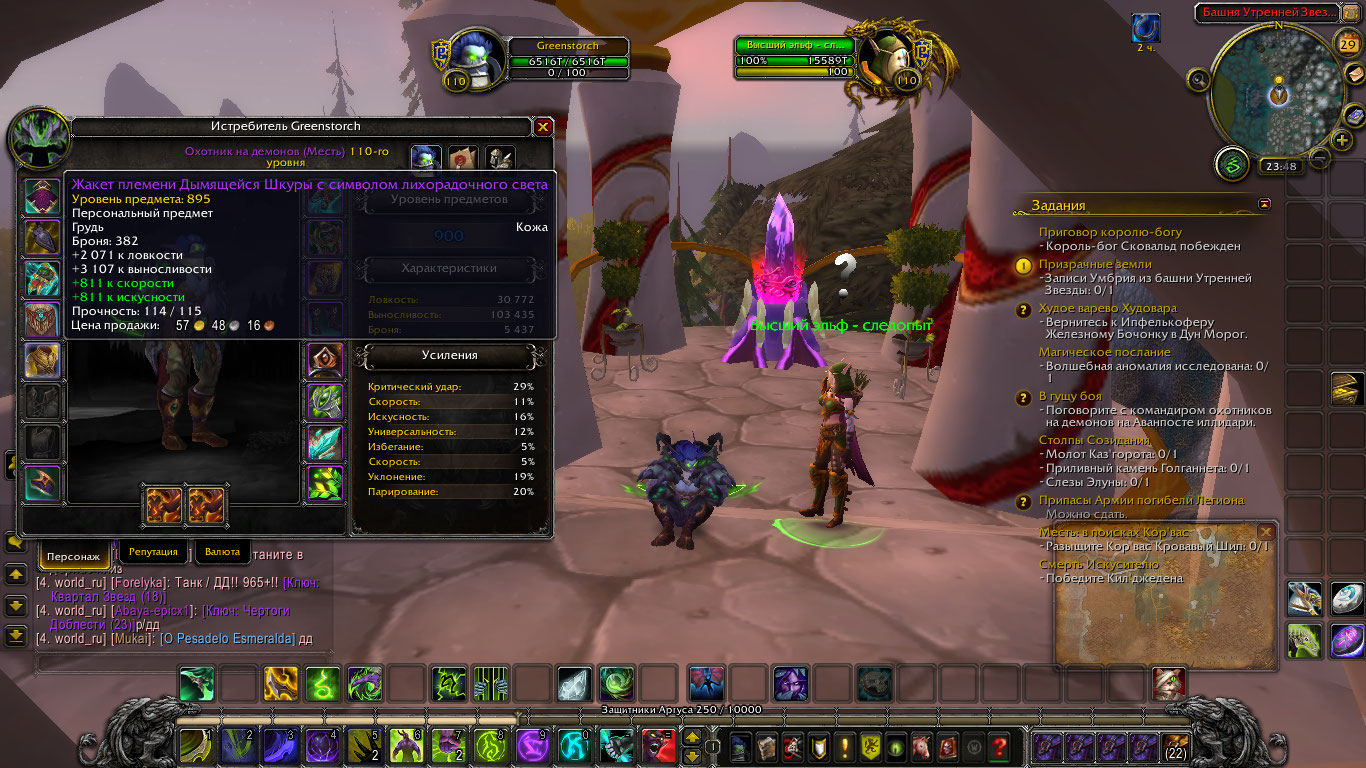Open the minimap tracking magnifier button
Image resolution: width=1366 pixels, height=768 pixels.
(1198, 79)
